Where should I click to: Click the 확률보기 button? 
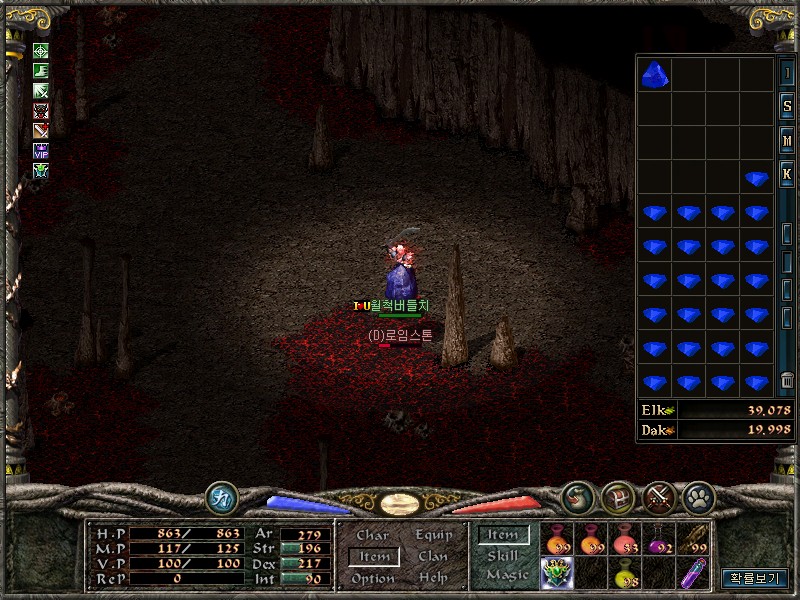(x=755, y=578)
